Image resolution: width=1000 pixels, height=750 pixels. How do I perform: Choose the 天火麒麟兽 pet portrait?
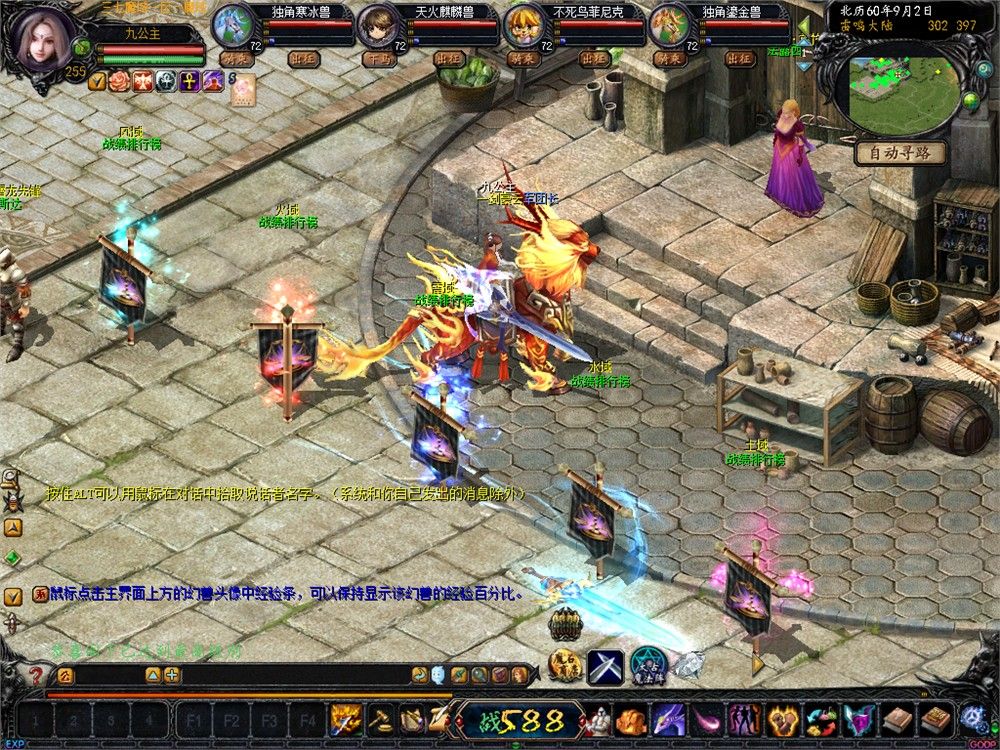[378, 25]
